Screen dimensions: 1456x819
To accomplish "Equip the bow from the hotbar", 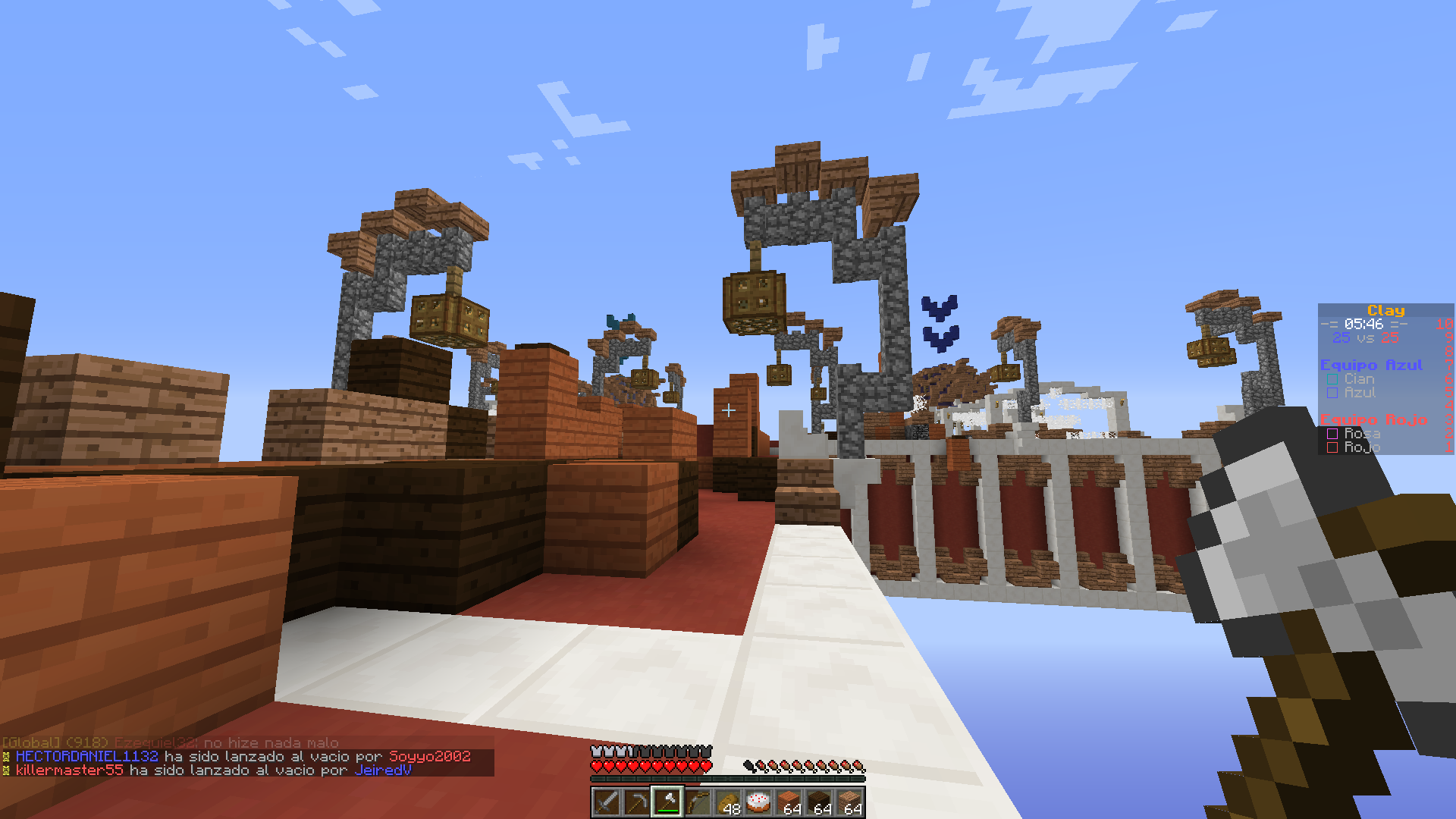I will tap(698, 802).
